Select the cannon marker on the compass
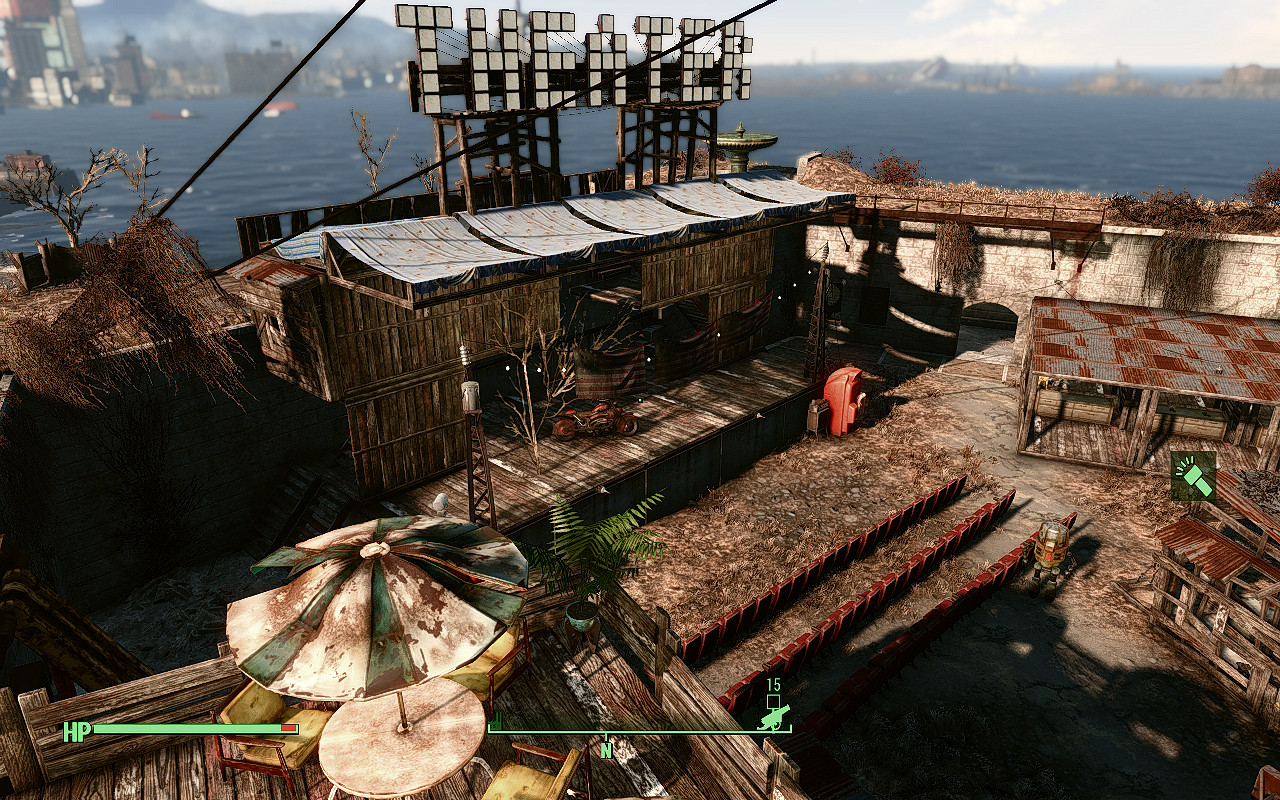The height and width of the screenshot is (800, 1280). coord(774,715)
